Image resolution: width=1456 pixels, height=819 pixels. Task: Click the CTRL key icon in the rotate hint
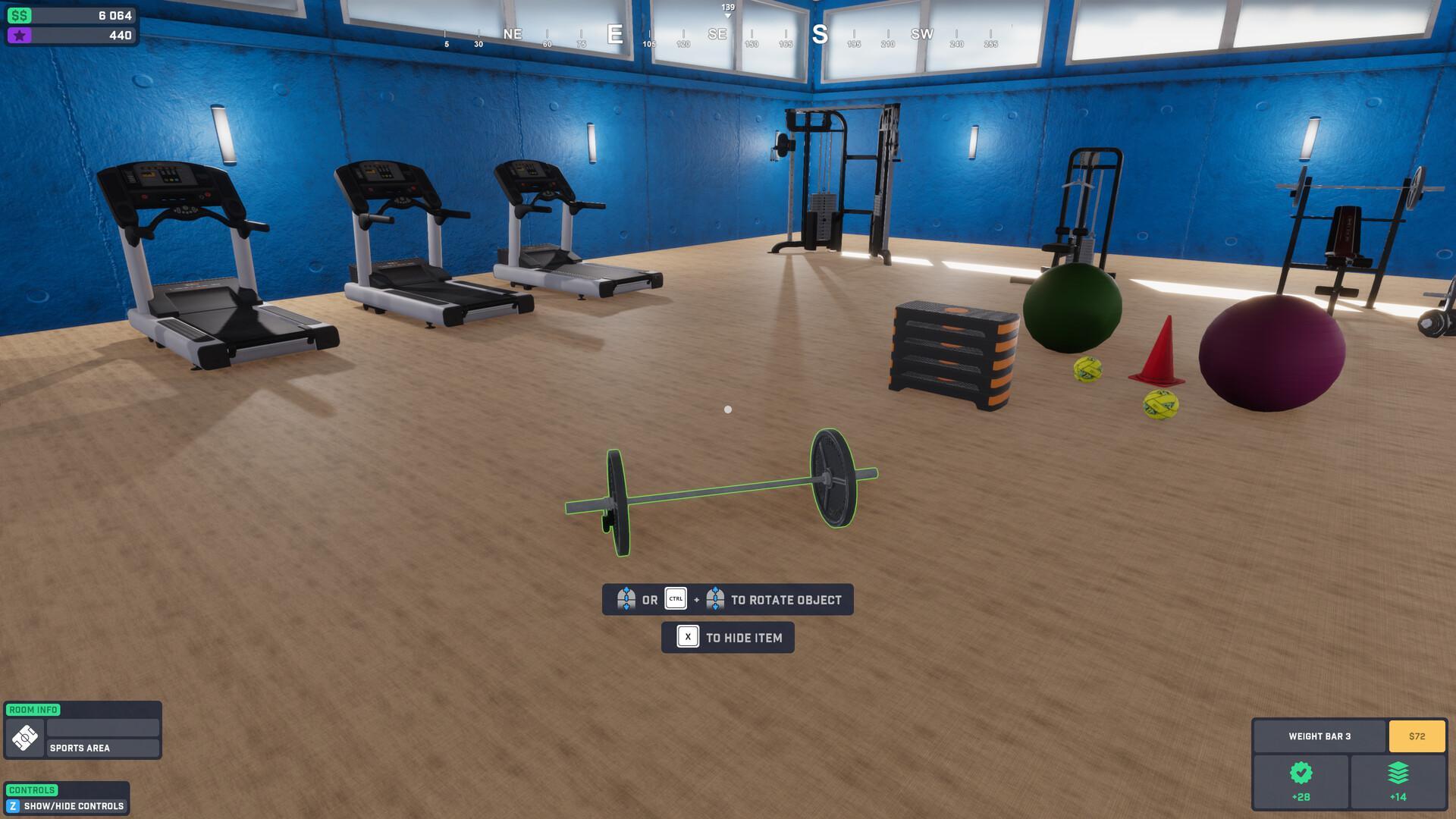click(675, 599)
